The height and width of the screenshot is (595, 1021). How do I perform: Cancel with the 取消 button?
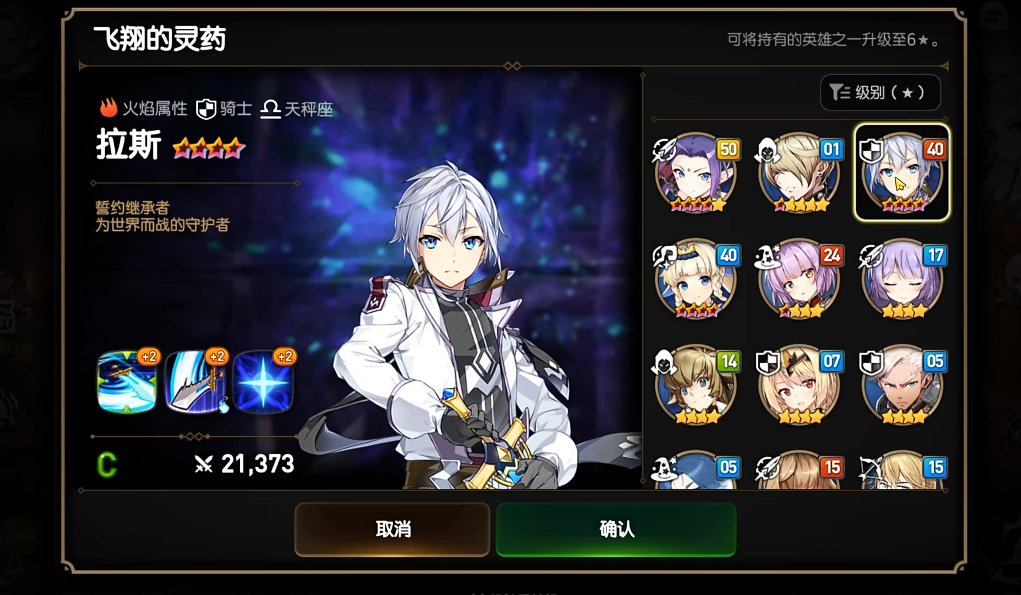[392, 529]
